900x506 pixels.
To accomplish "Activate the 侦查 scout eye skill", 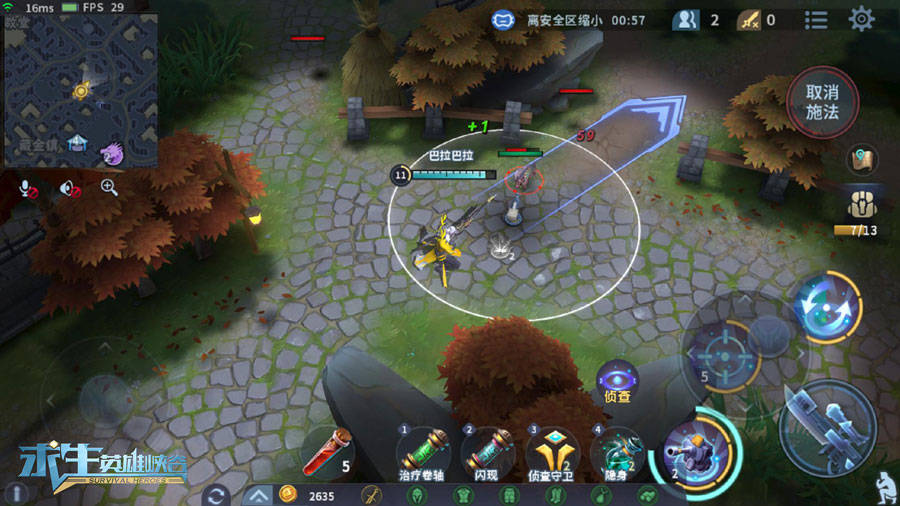I will 617,379.
